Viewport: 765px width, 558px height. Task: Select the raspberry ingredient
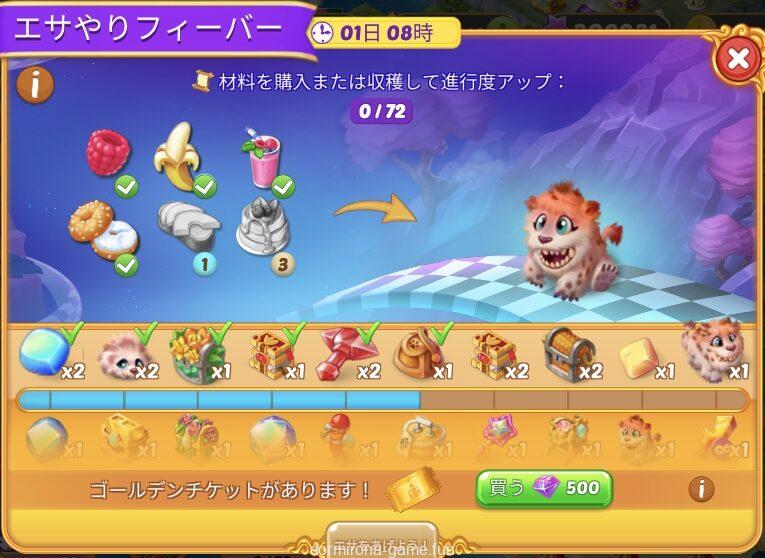pyautogui.click(x=109, y=154)
